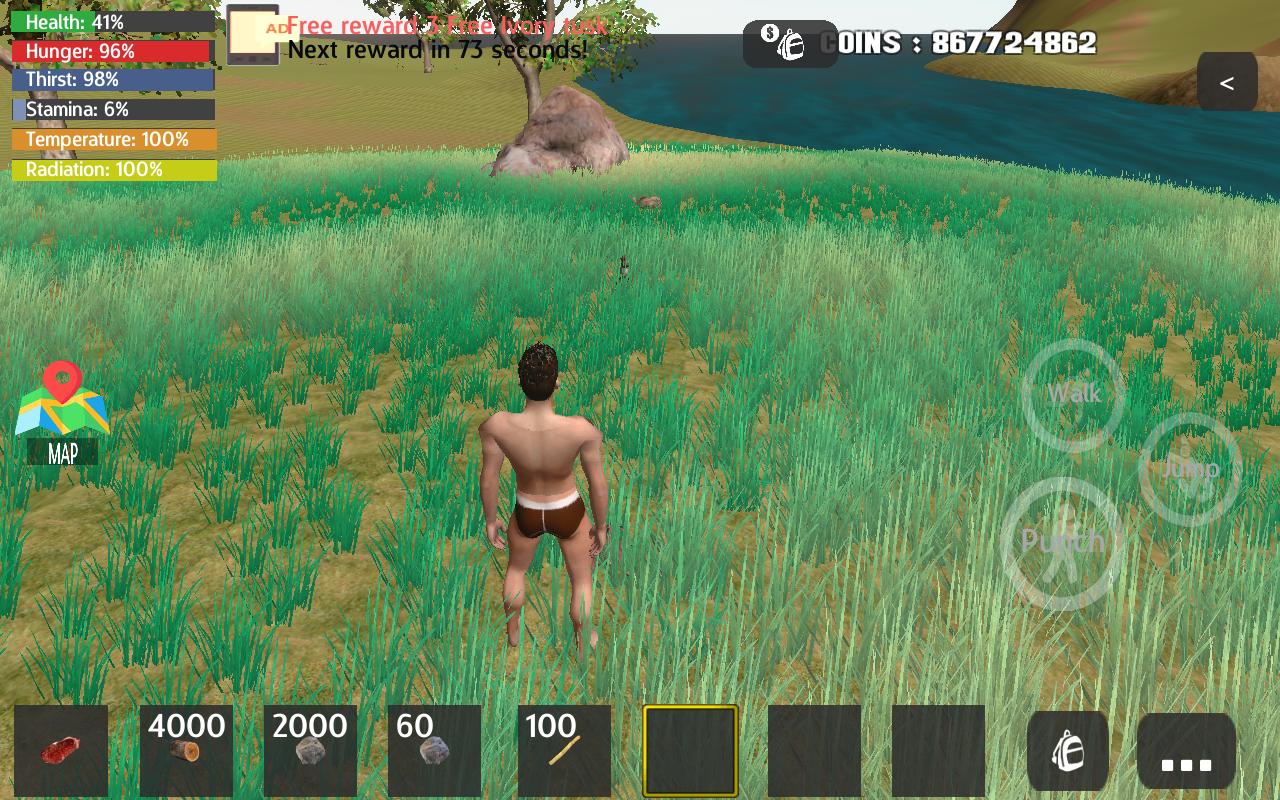Click the coin shop backpack icon near coin count
Image resolution: width=1280 pixels, height=800 pixels.
point(790,42)
